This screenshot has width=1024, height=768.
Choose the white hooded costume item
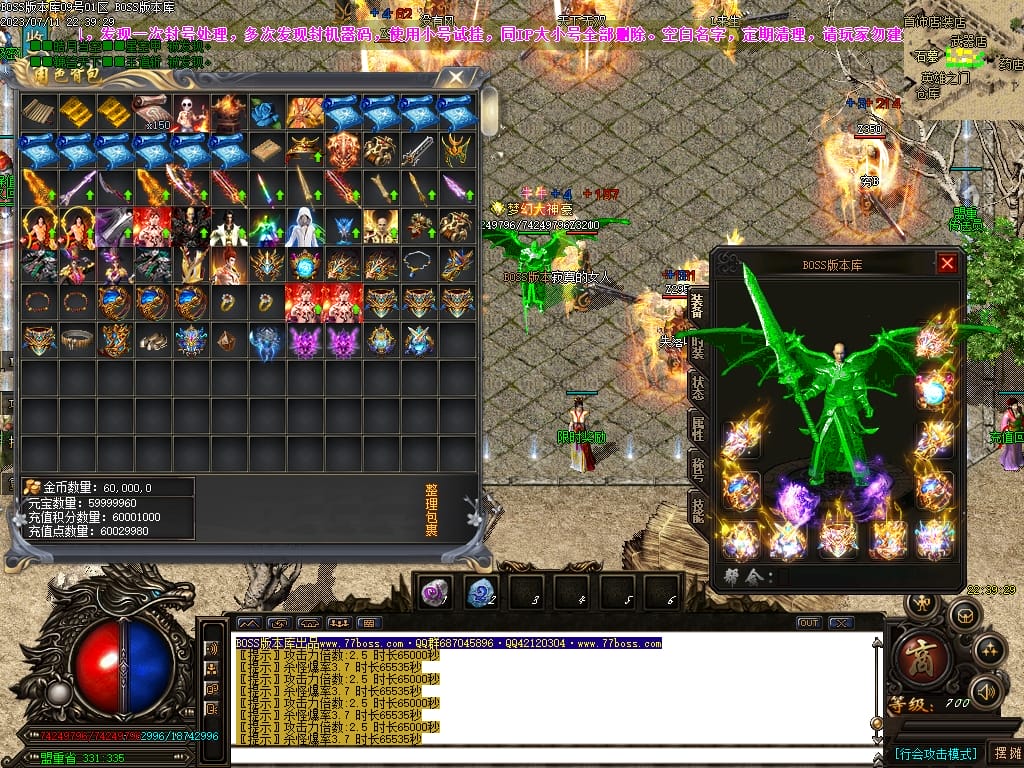pos(306,227)
